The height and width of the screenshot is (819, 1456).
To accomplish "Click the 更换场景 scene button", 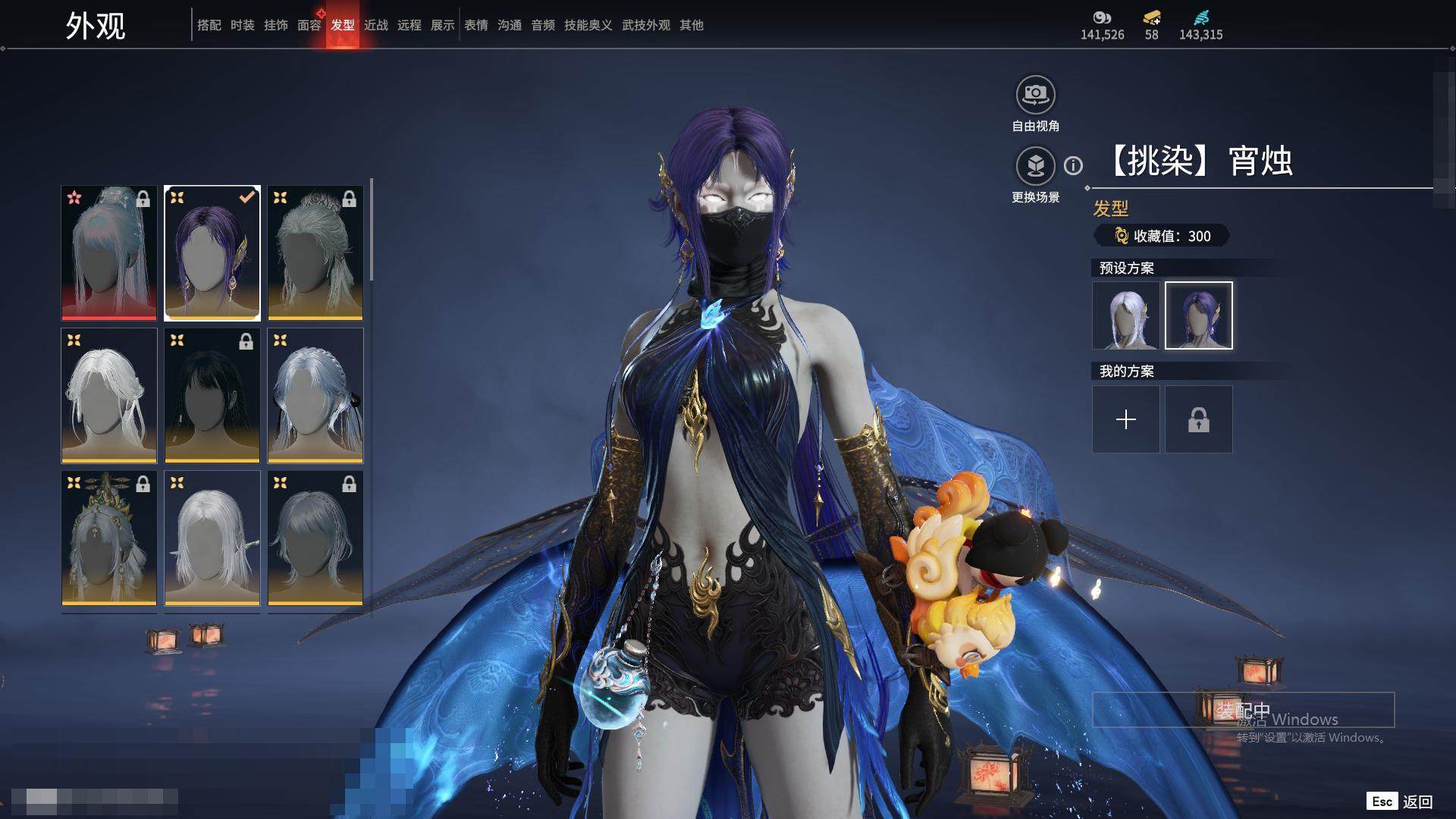I will coord(1035,166).
